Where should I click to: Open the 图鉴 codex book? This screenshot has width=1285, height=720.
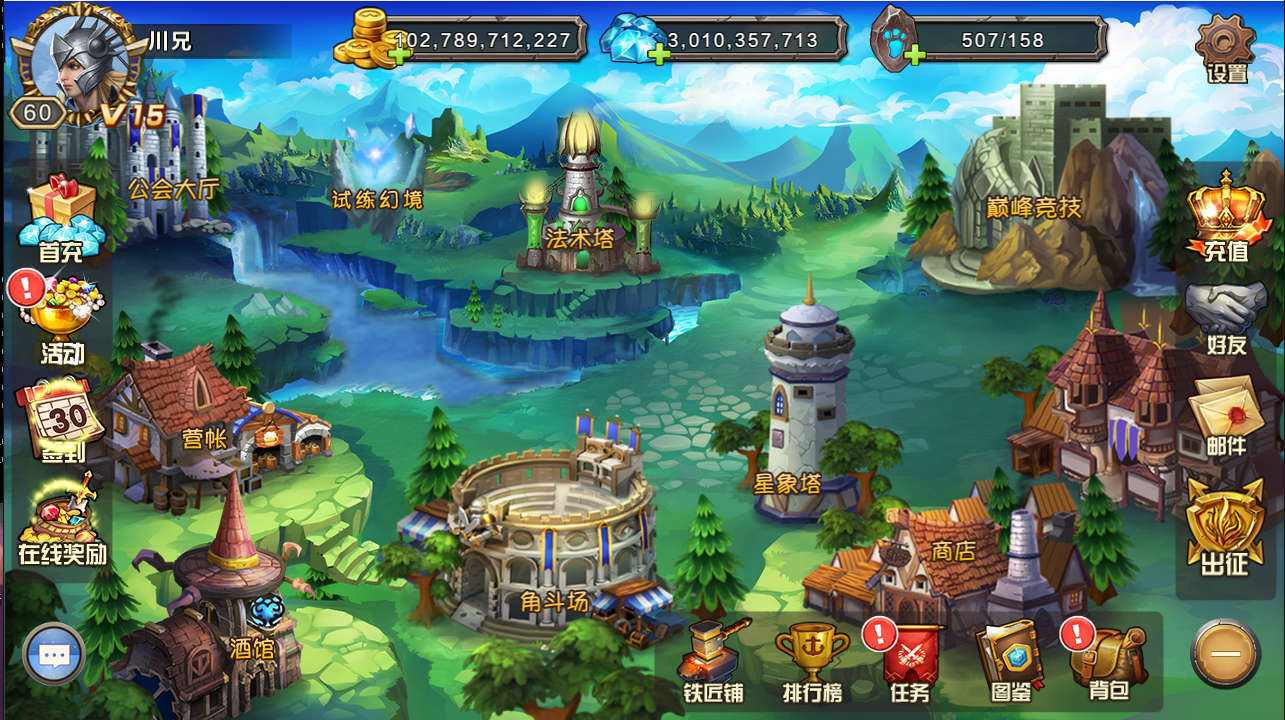click(1011, 658)
